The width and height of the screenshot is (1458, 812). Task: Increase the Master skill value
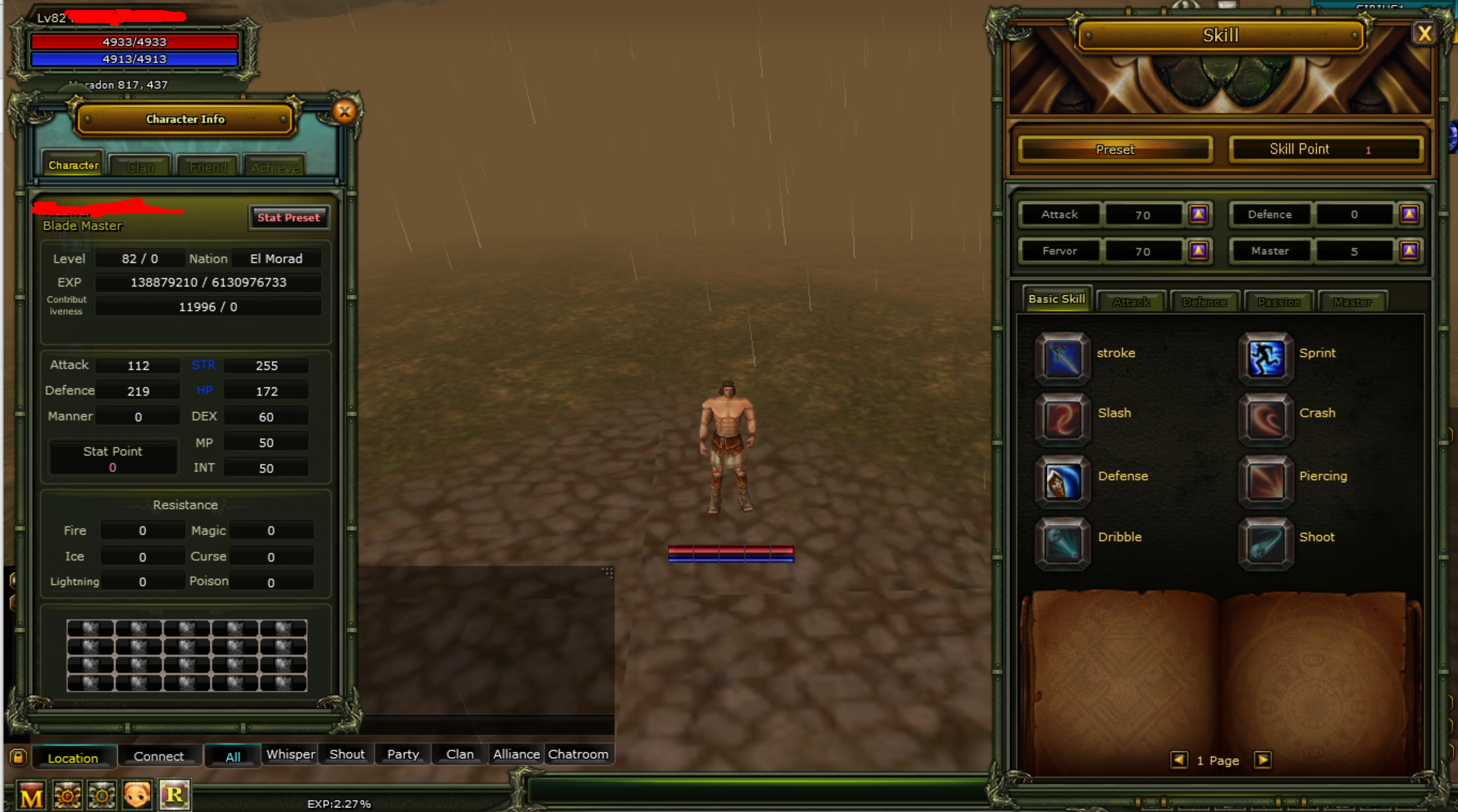pyautogui.click(x=1409, y=251)
